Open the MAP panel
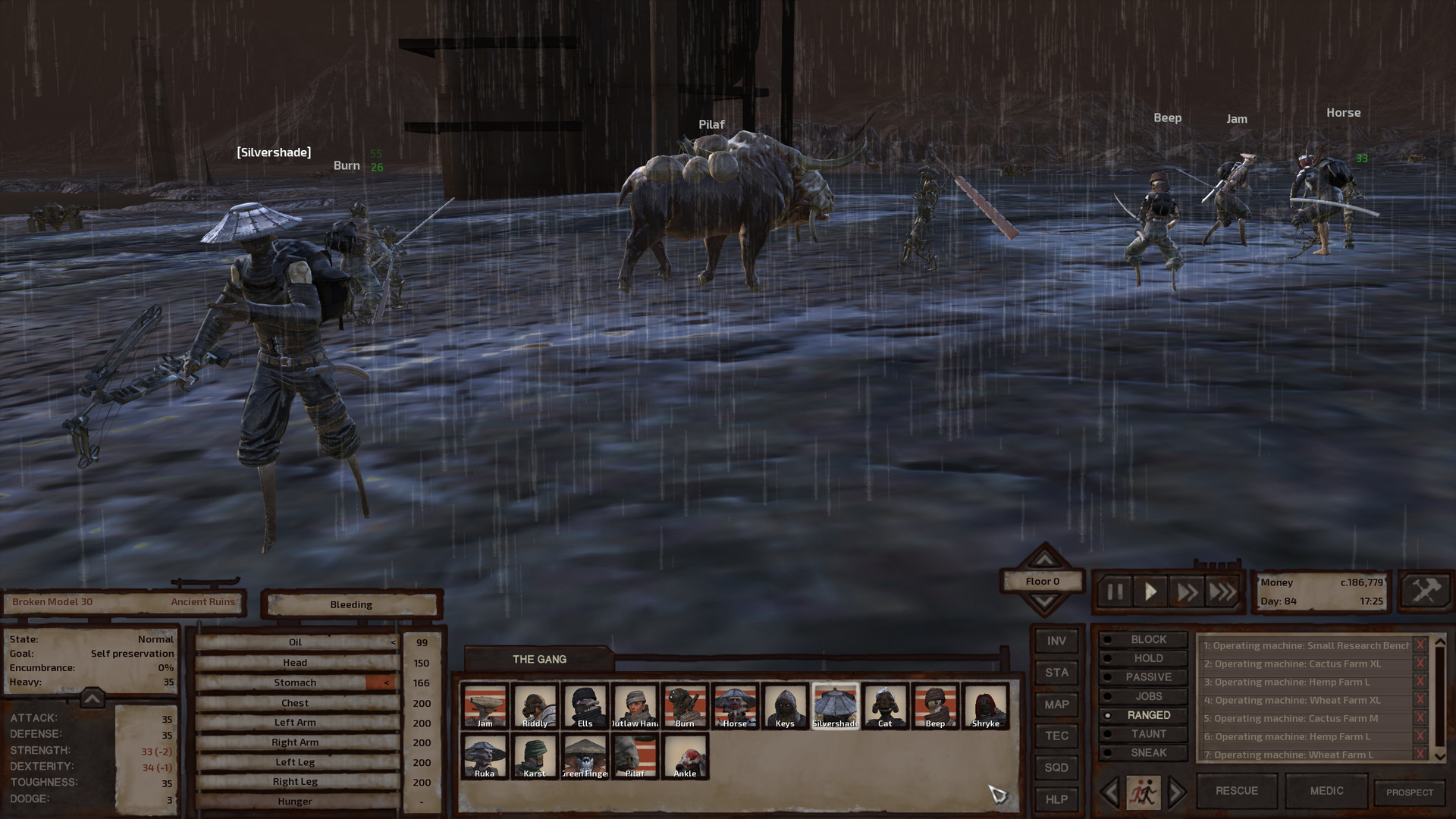 (x=1056, y=704)
